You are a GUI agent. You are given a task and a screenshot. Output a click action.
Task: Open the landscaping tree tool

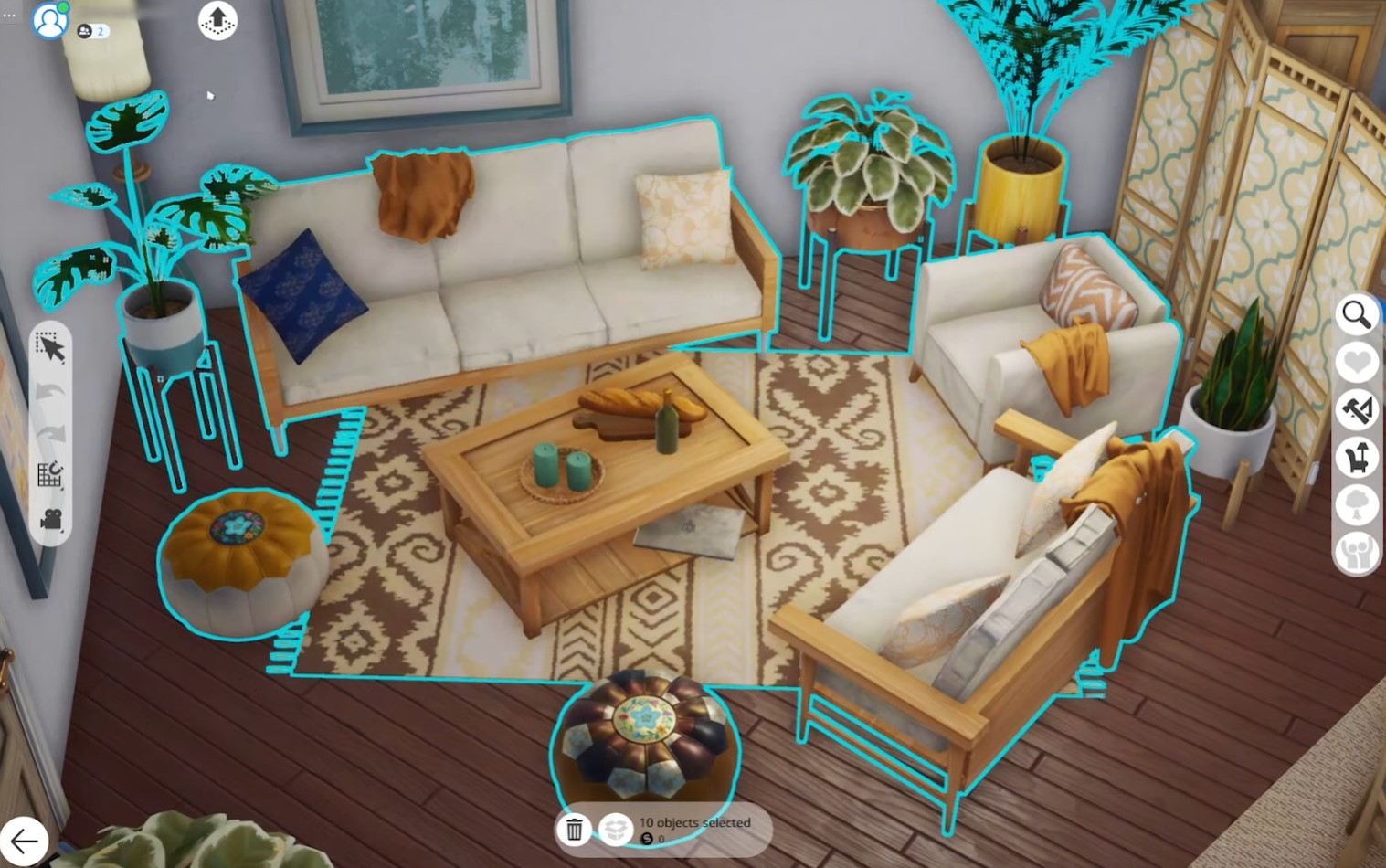1357,503
